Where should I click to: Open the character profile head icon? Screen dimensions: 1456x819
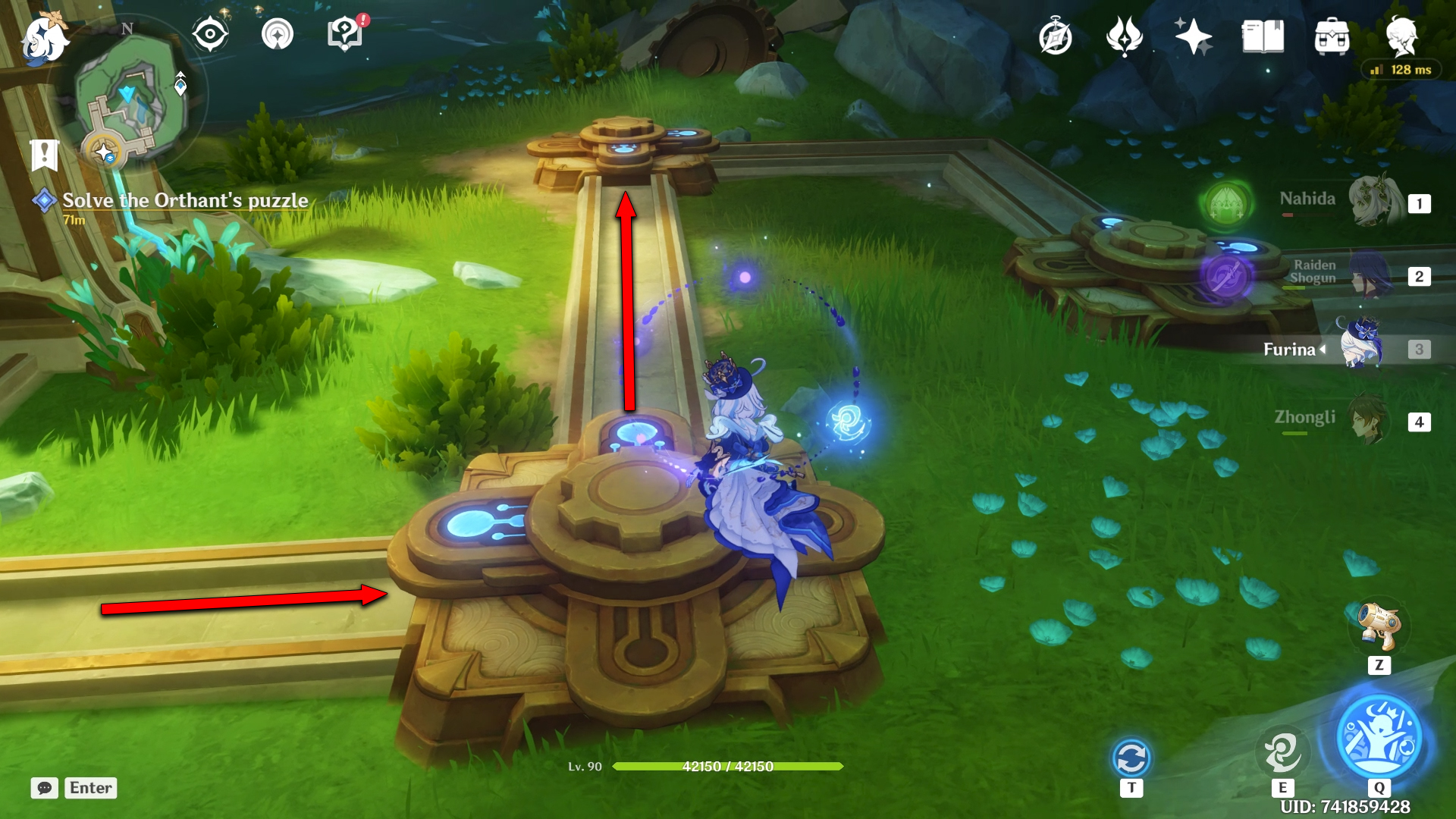[1401, 36]
